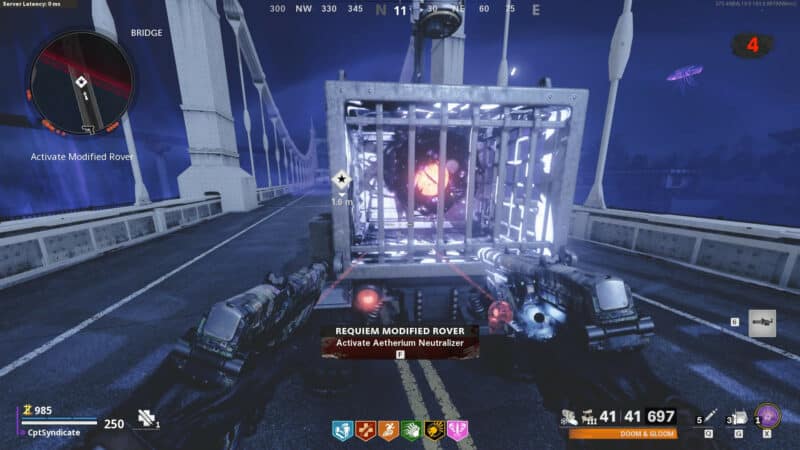Click the support weapon icon box
800x450 pixels.
click(761, 322)
